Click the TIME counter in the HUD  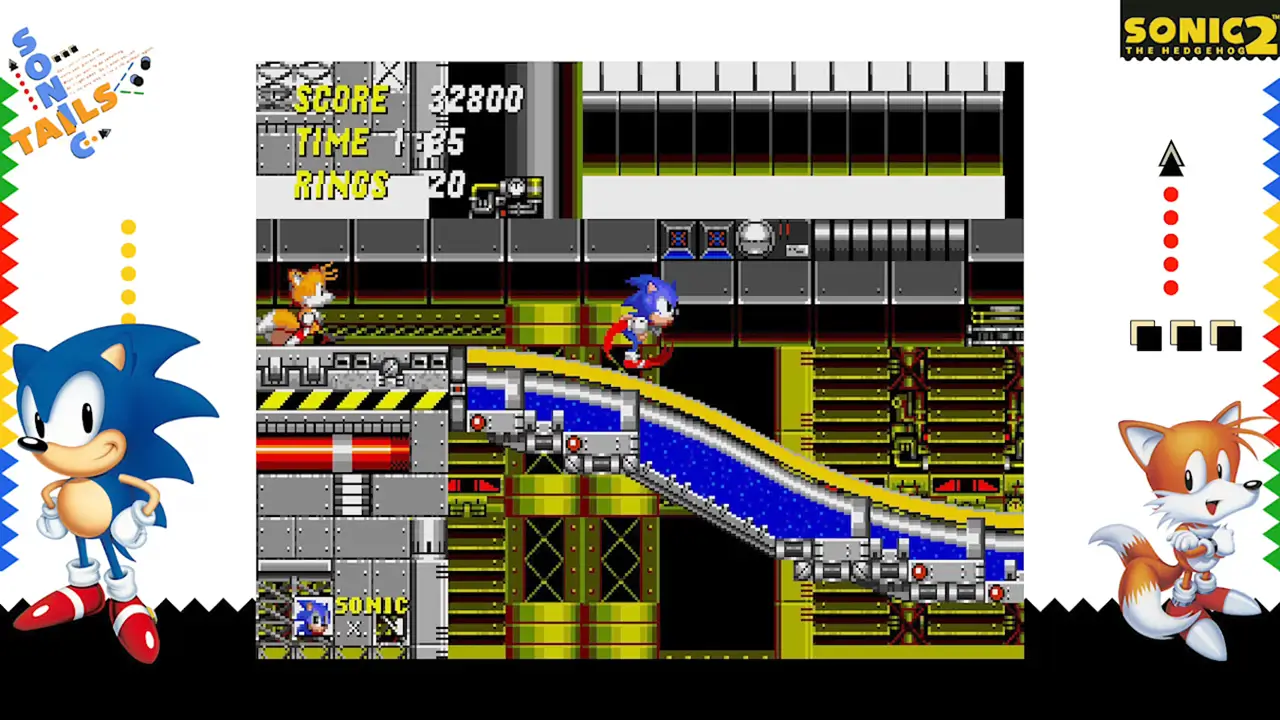tap(380, 143)
